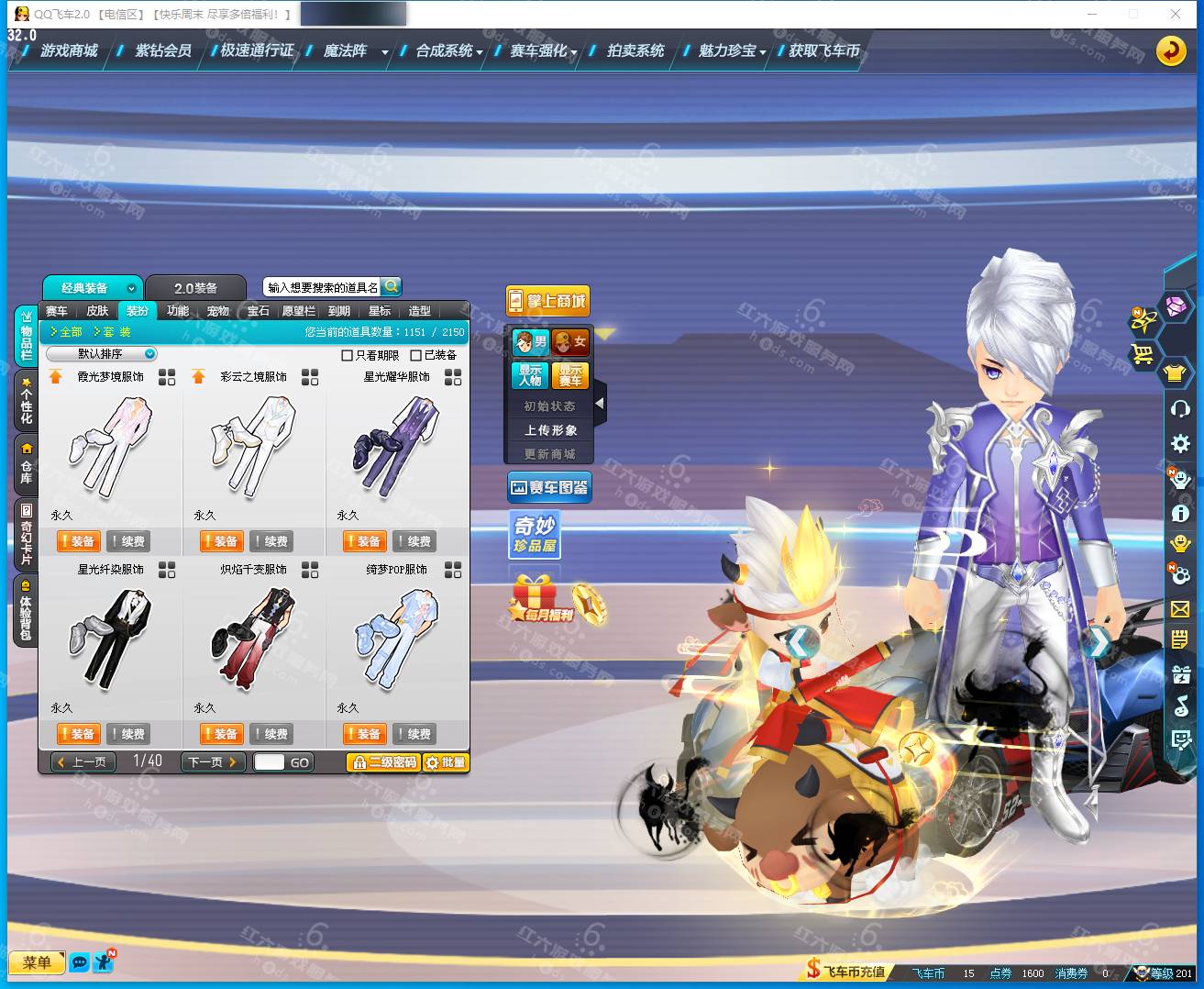This screenshot has width=1204, height=989.
Task: Renew the 星光耀华服饰 outfit
Action: (x=413, y=541)
